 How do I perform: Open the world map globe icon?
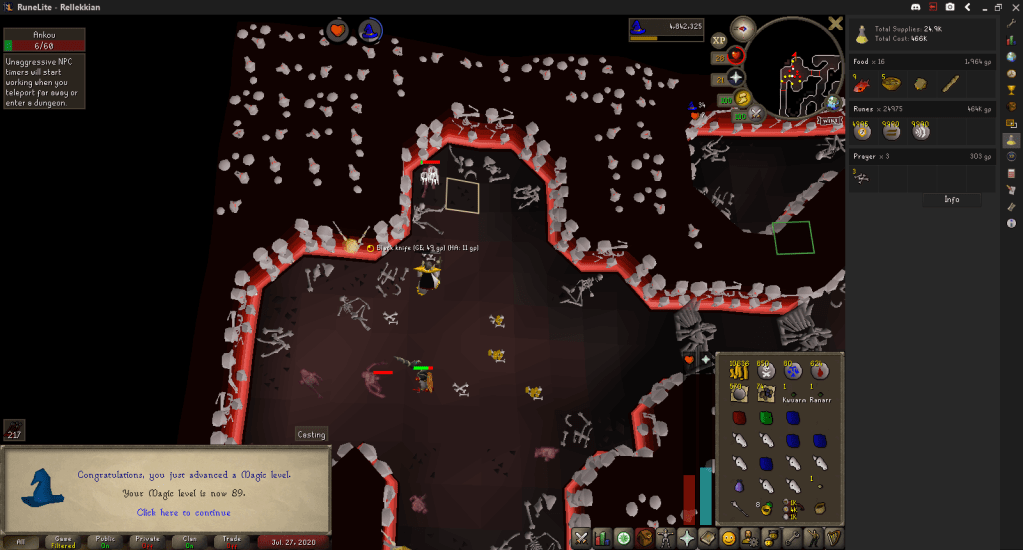point(832,103)
